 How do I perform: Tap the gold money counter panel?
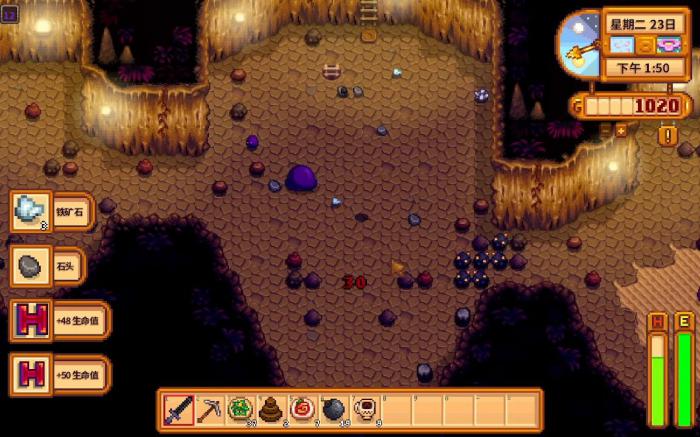click(632, 106)
